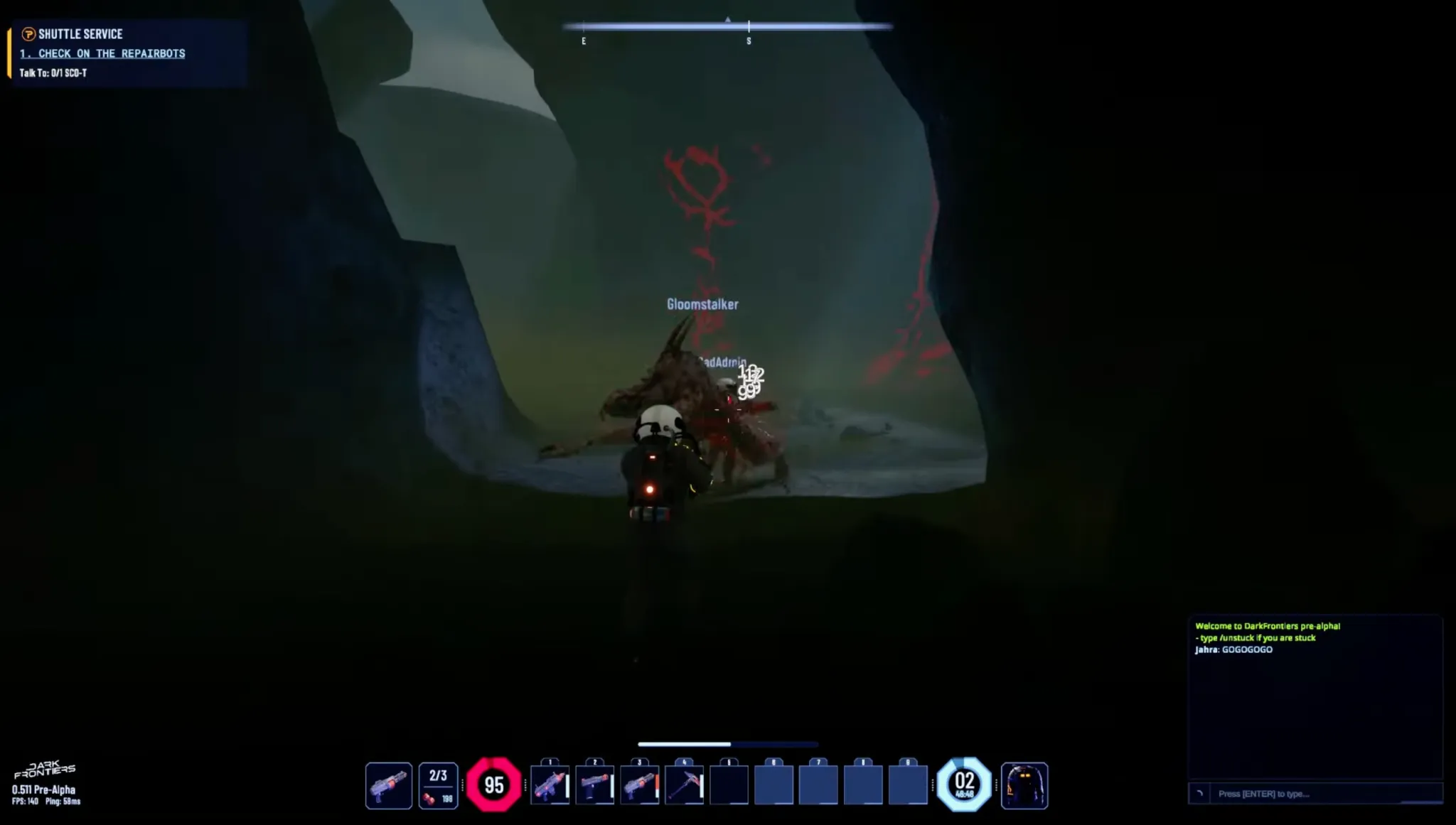Click the ammo icon showing 2/3 and 198
The image size is (1456, 825).
[x=439, y=783]
